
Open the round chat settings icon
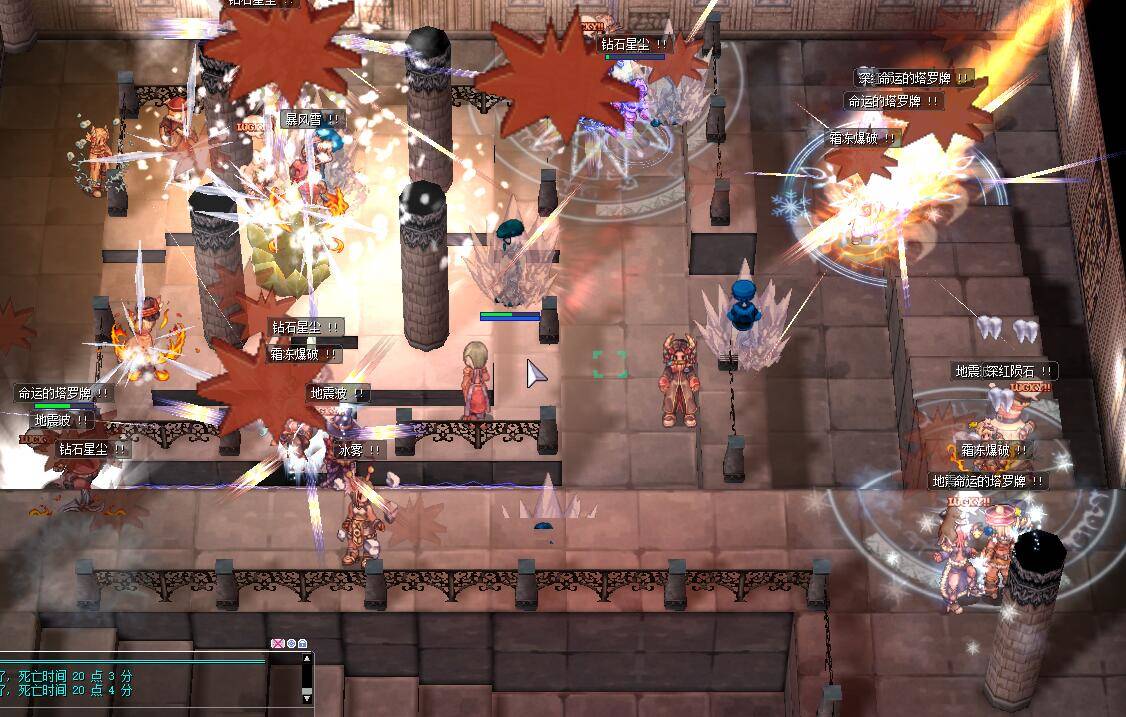coord(291,643)
